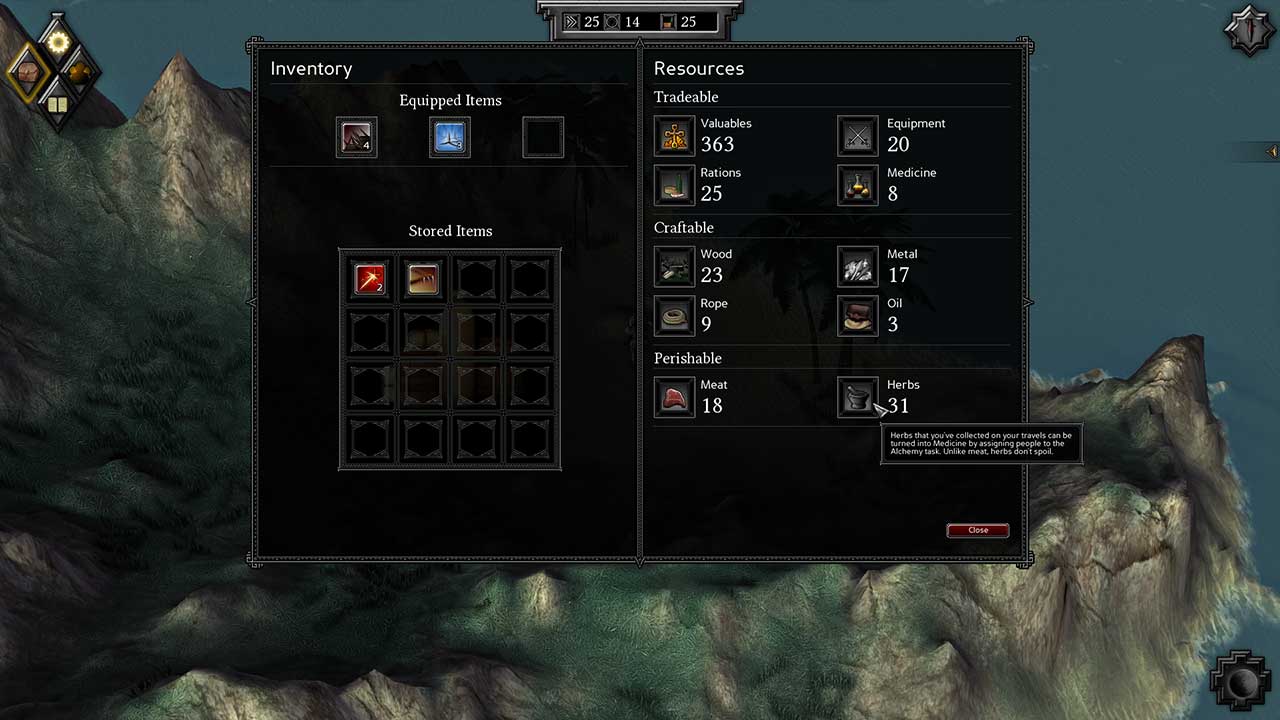Image resolution: width=1280 pixels, height=720 pixels.
Task: Click the compass icon in the corner
Action: 1249,30
